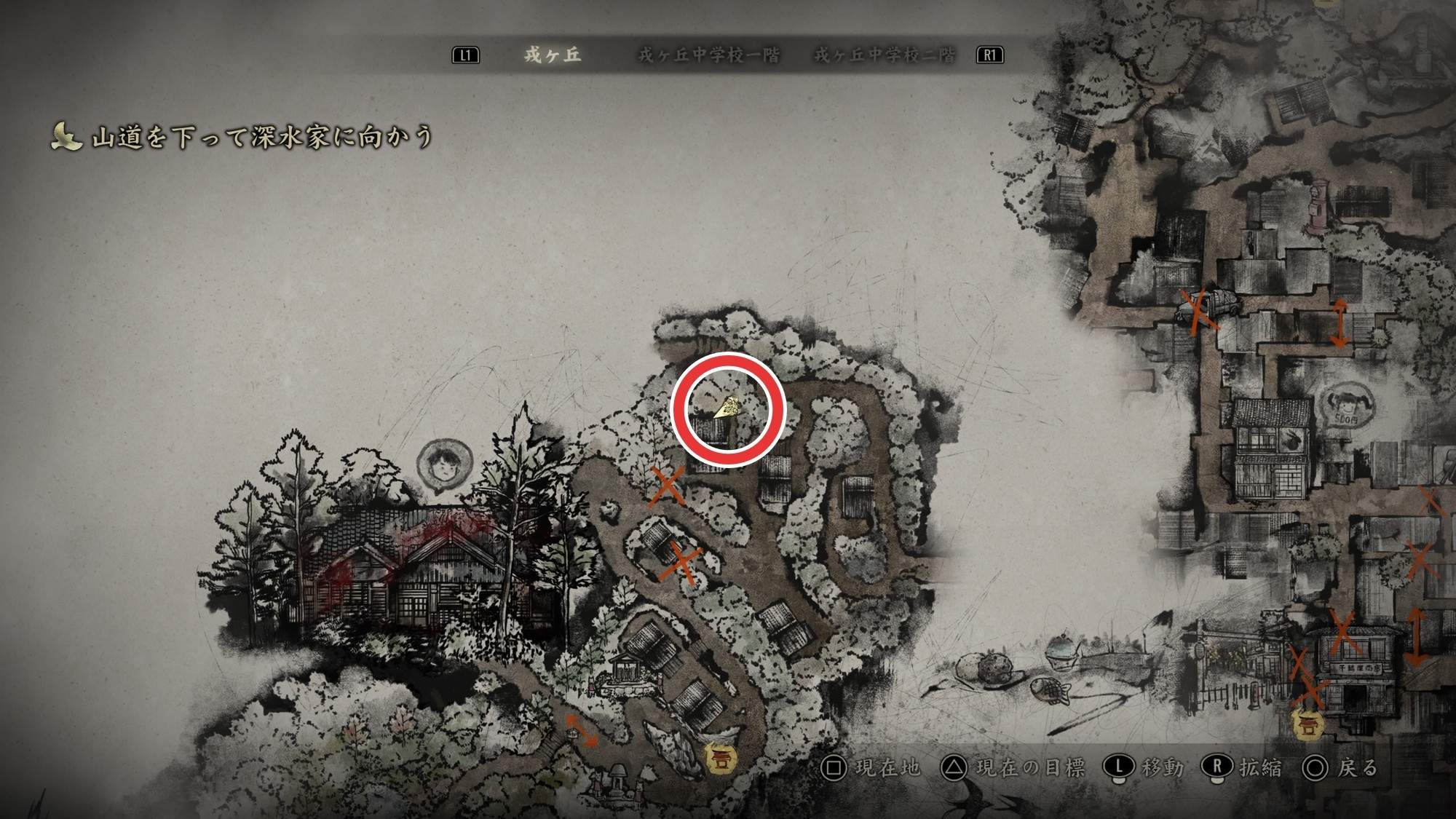
Task: Select the gold player position marker
Action: tap(728, 408)
